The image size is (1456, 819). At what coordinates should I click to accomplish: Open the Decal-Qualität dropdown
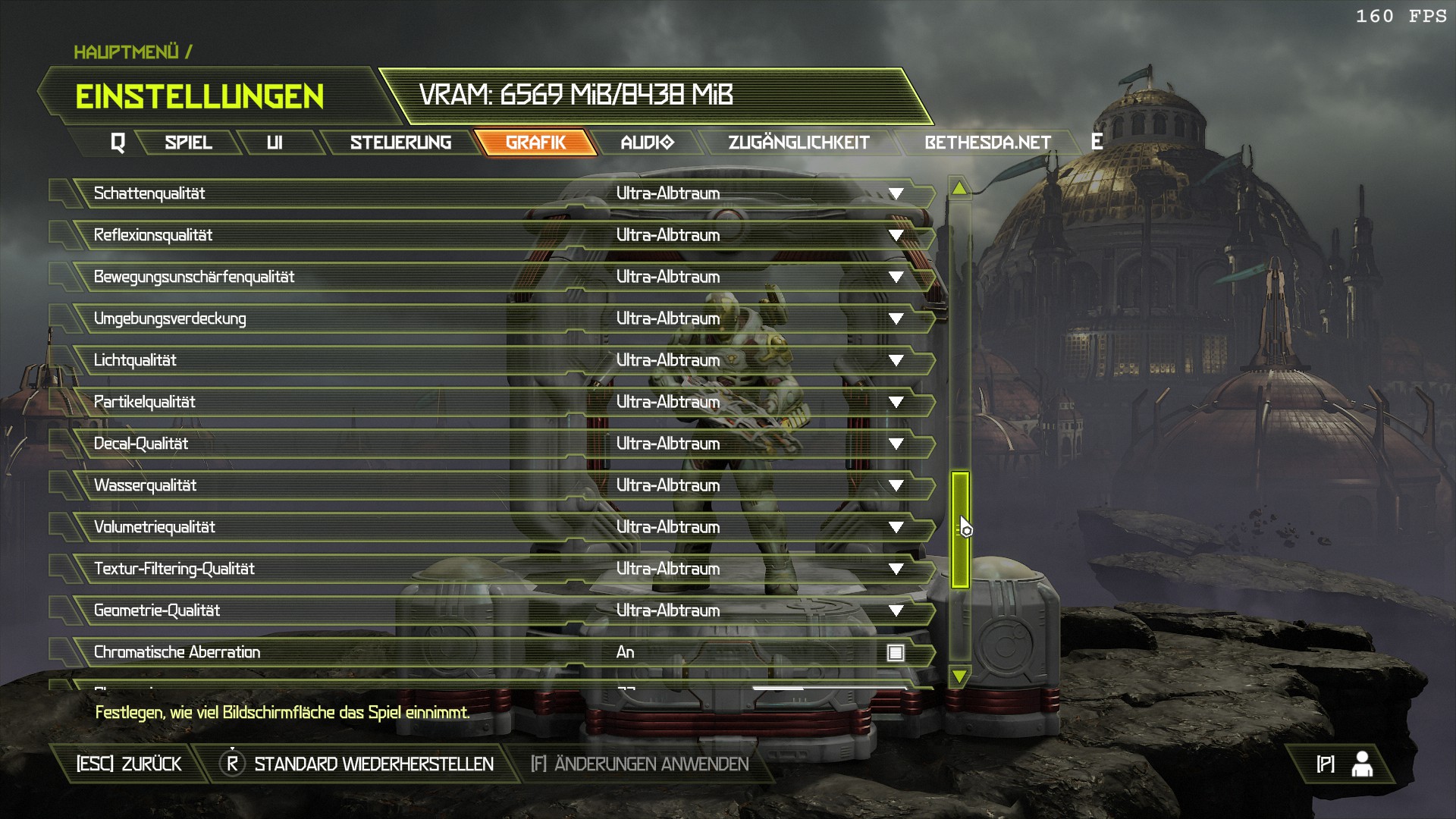click(896, 444)
